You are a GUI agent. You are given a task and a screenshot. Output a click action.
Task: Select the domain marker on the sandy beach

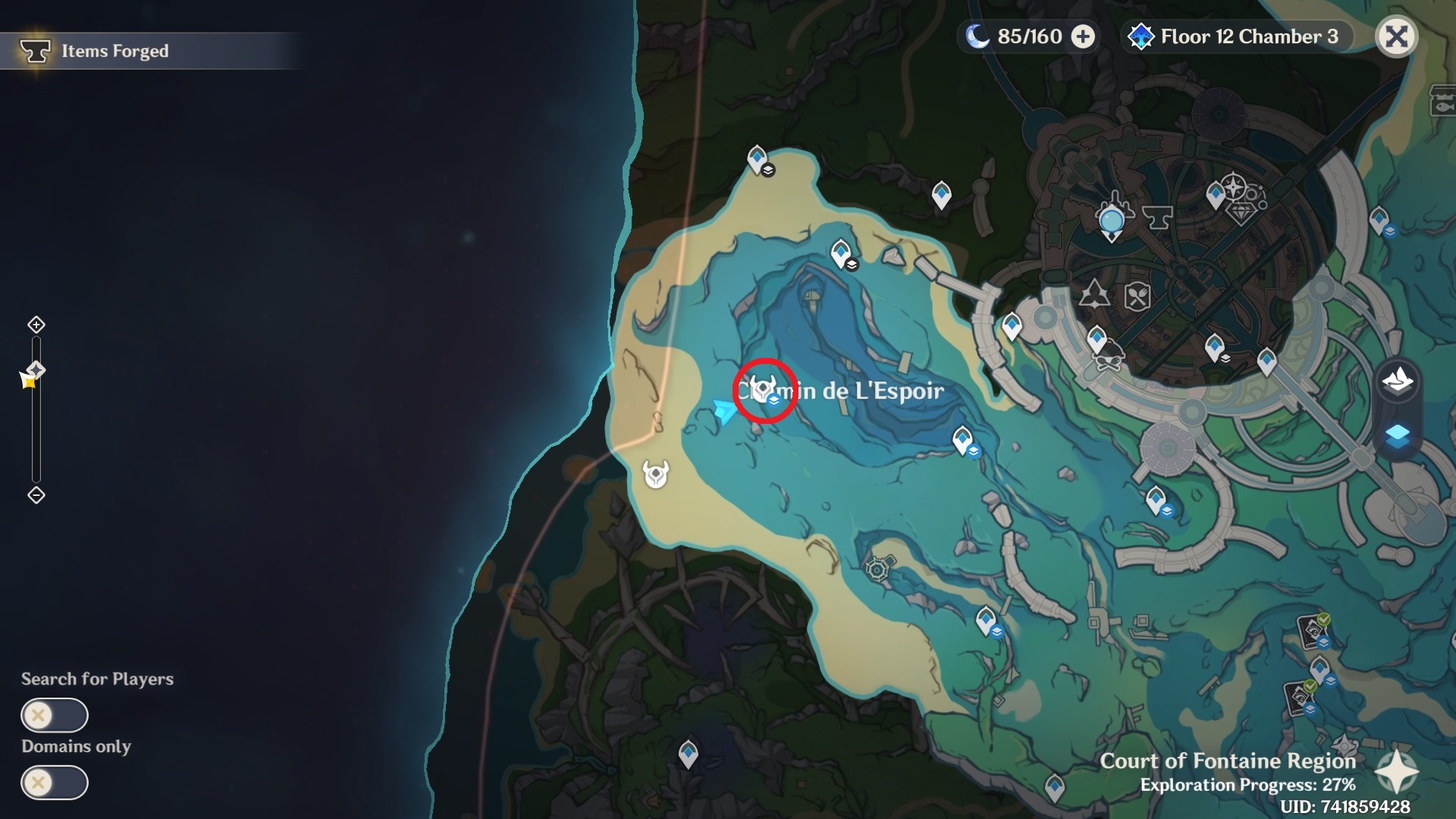click(x=656, y=474)
